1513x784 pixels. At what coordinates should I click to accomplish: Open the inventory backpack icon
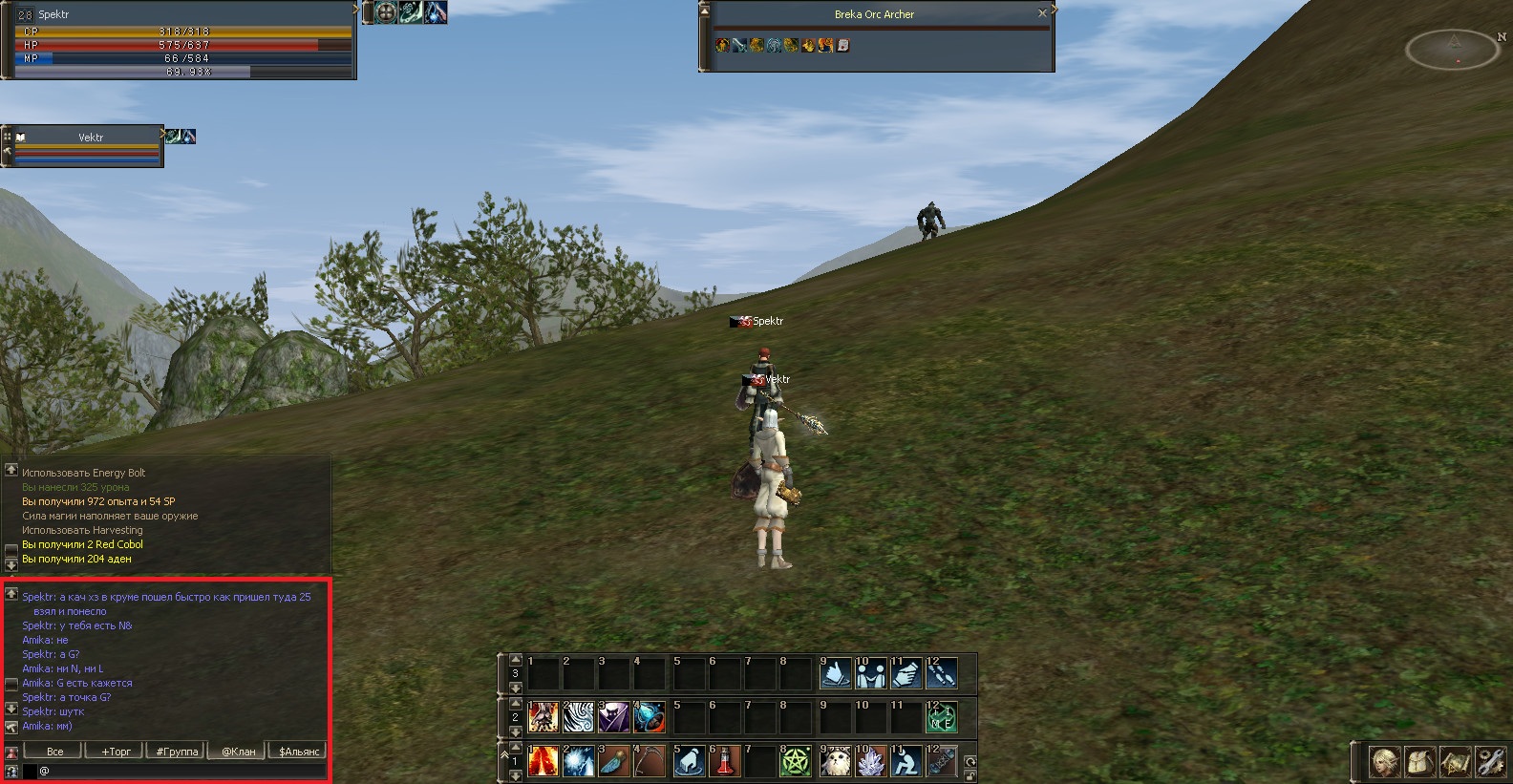1419,761
